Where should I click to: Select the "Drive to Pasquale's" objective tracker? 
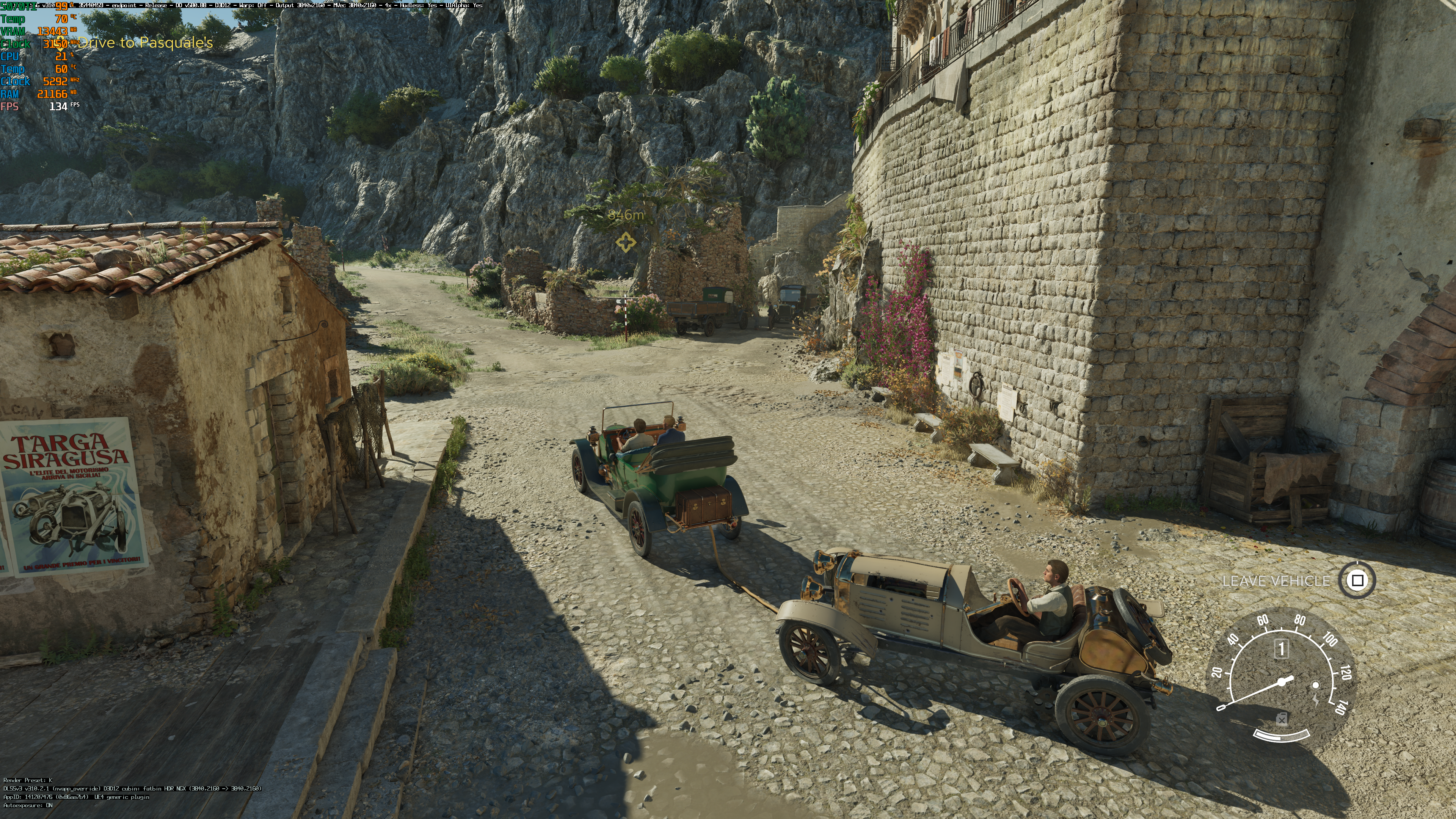[145, 43]
